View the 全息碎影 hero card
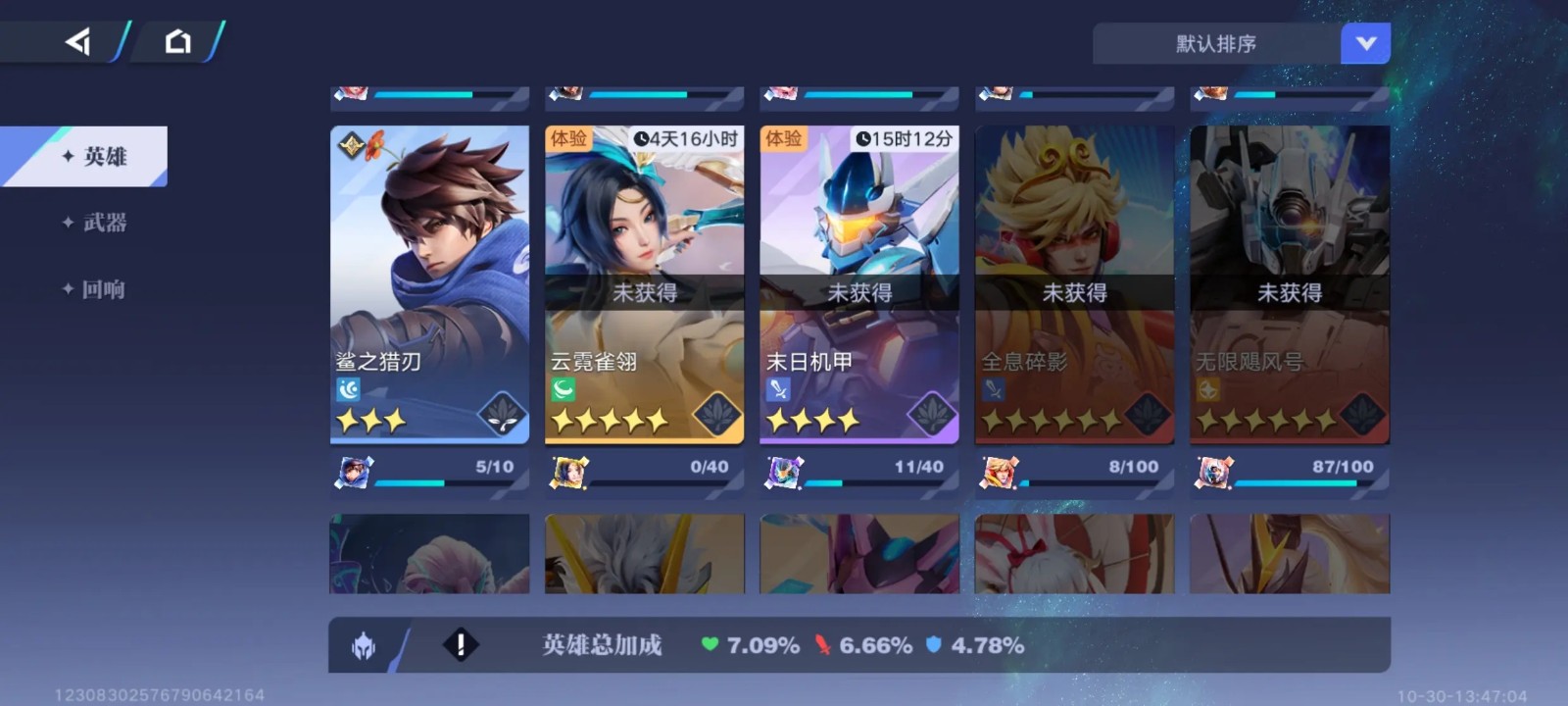 click(1074, 284)
